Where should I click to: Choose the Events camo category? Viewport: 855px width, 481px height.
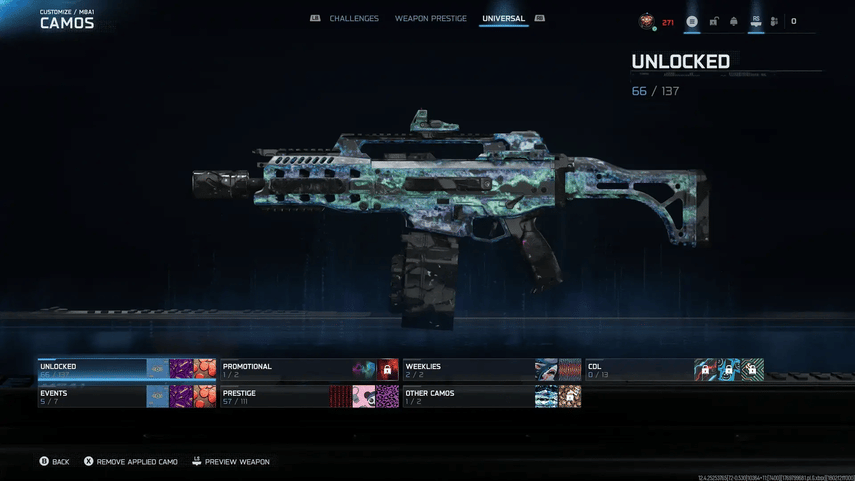(x=92, y=396)
